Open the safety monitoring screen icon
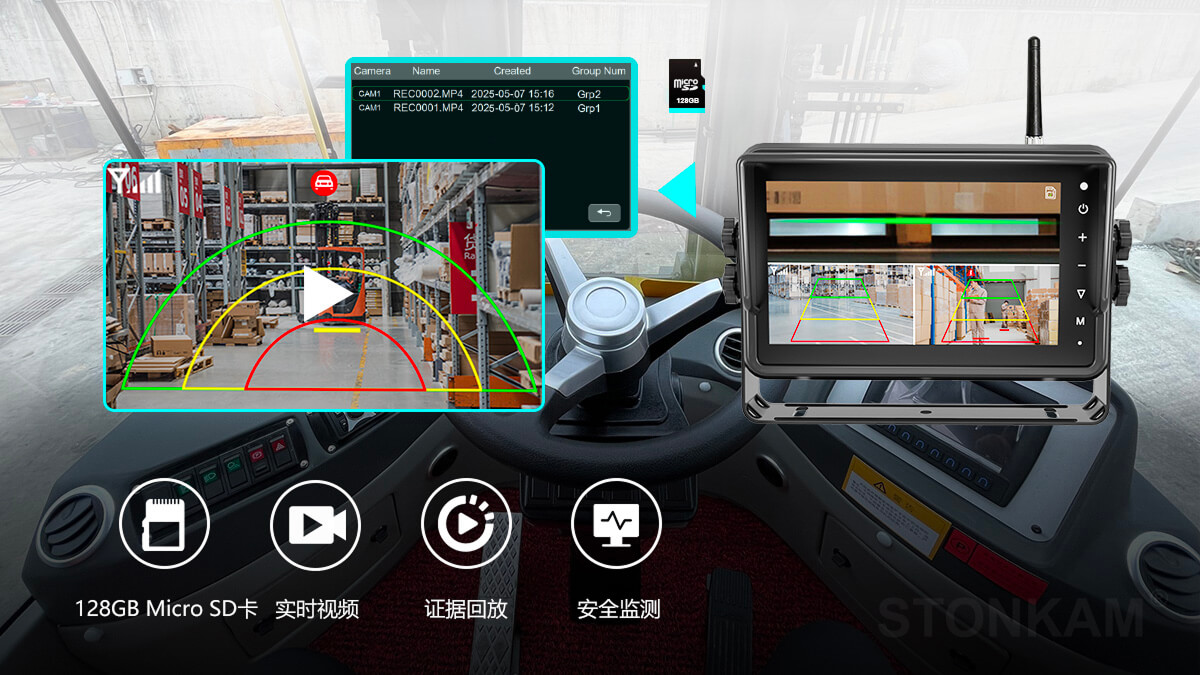This screenshot has height=675, width=1200. [616, 524]
